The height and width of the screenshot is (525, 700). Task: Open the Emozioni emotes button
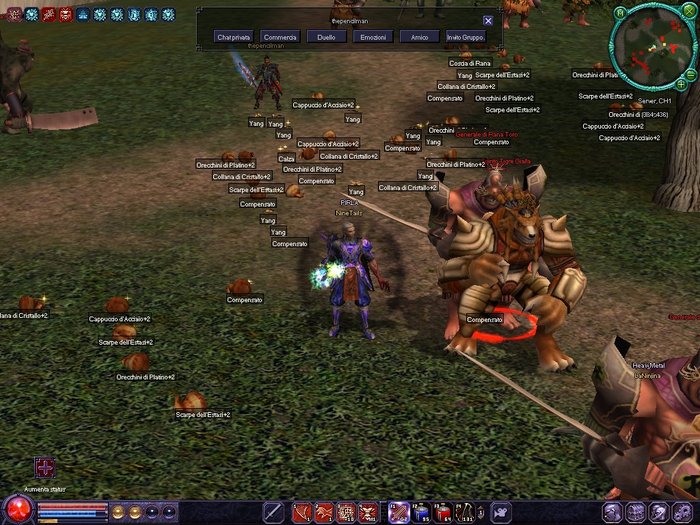point(372,37)
